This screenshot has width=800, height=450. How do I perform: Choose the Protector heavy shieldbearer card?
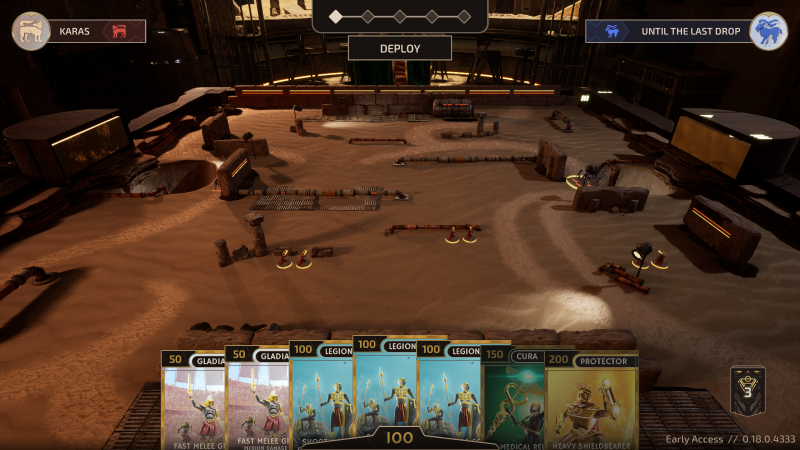point(592,400)
